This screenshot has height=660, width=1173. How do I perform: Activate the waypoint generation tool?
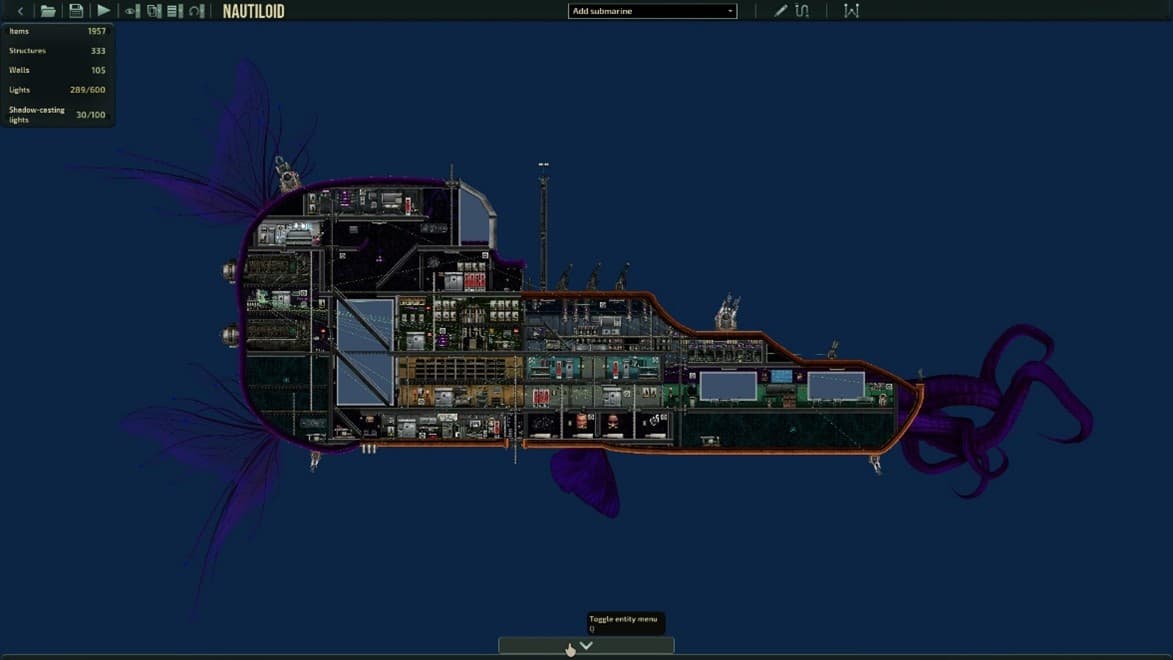(x=851, y=11)
